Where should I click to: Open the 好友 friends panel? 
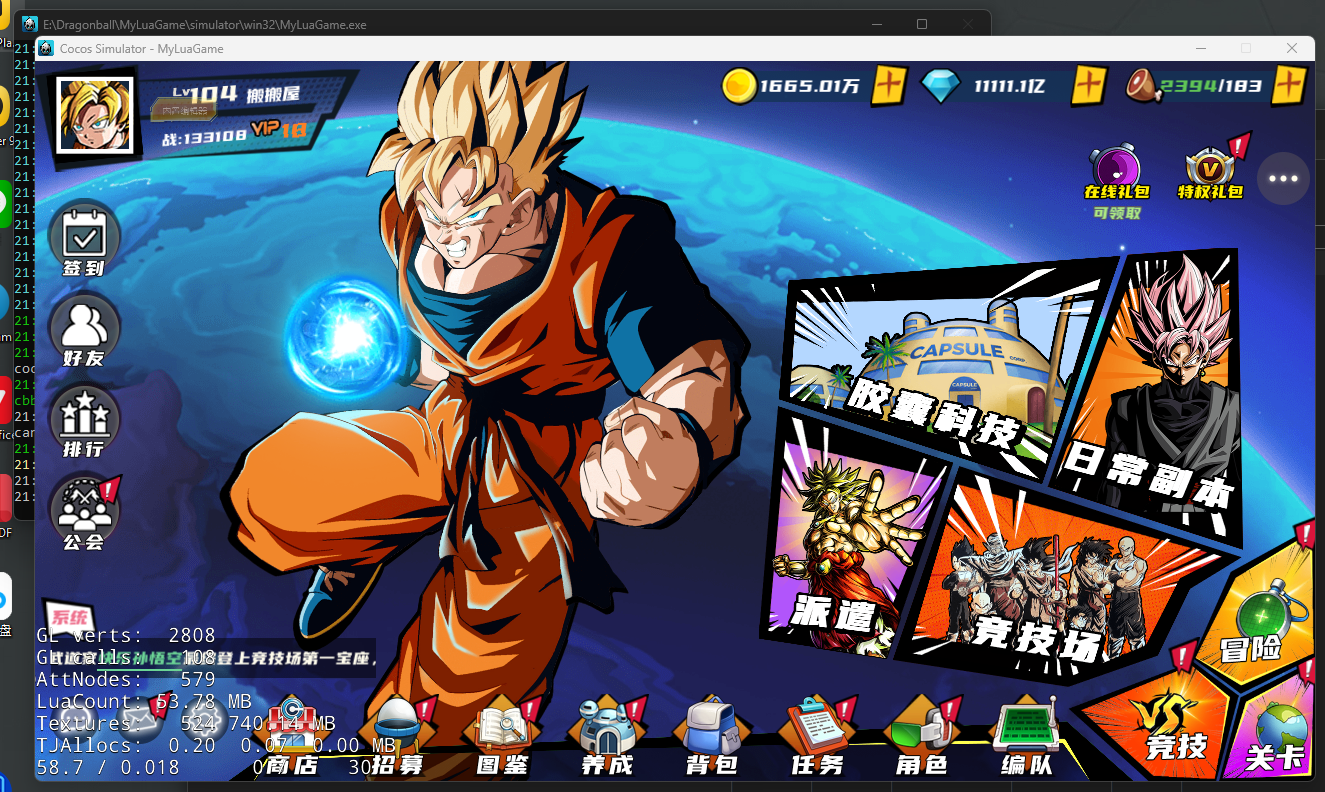pos(85,330)
